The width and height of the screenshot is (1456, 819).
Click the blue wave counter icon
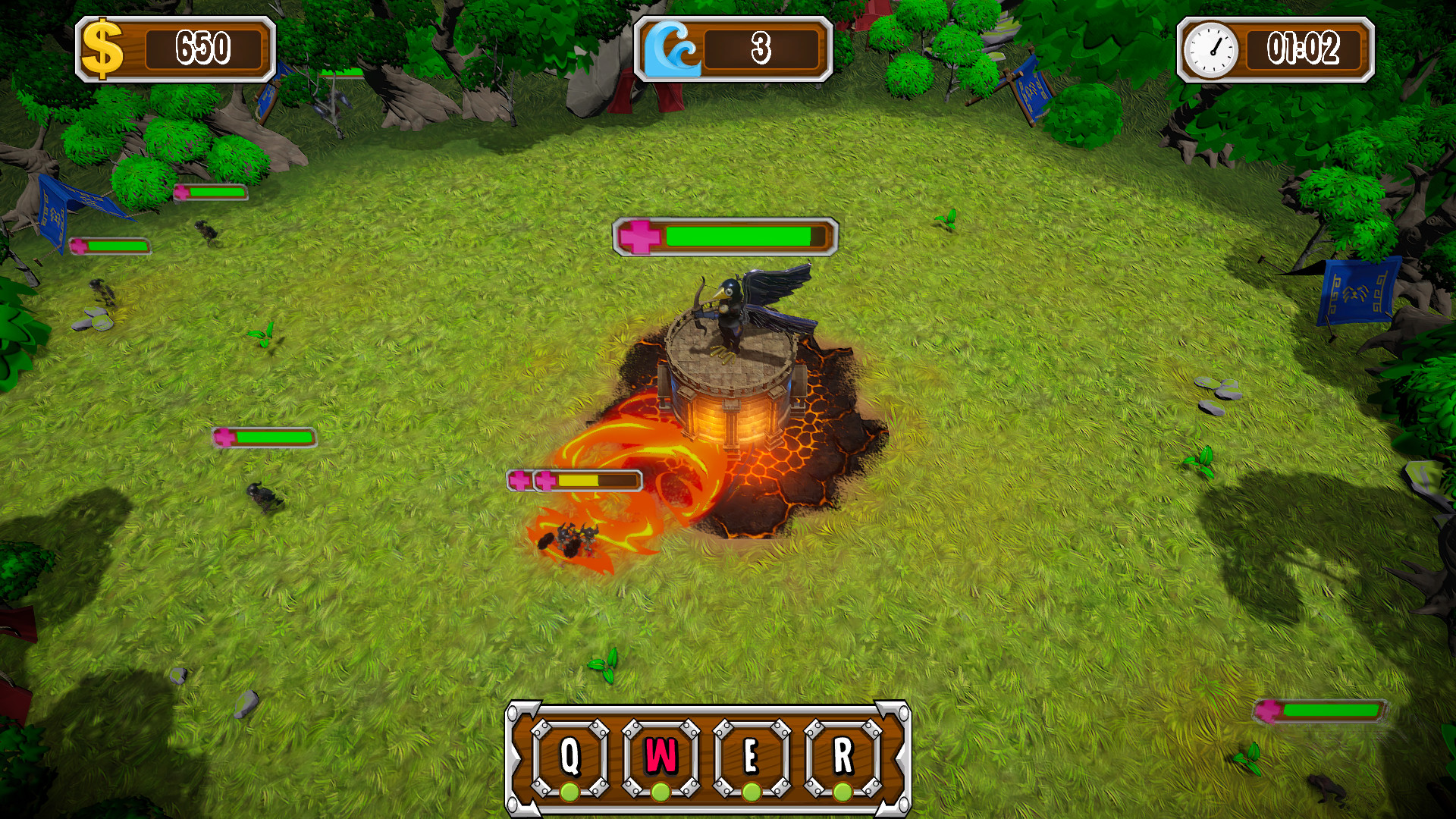(x=673, y=47)
